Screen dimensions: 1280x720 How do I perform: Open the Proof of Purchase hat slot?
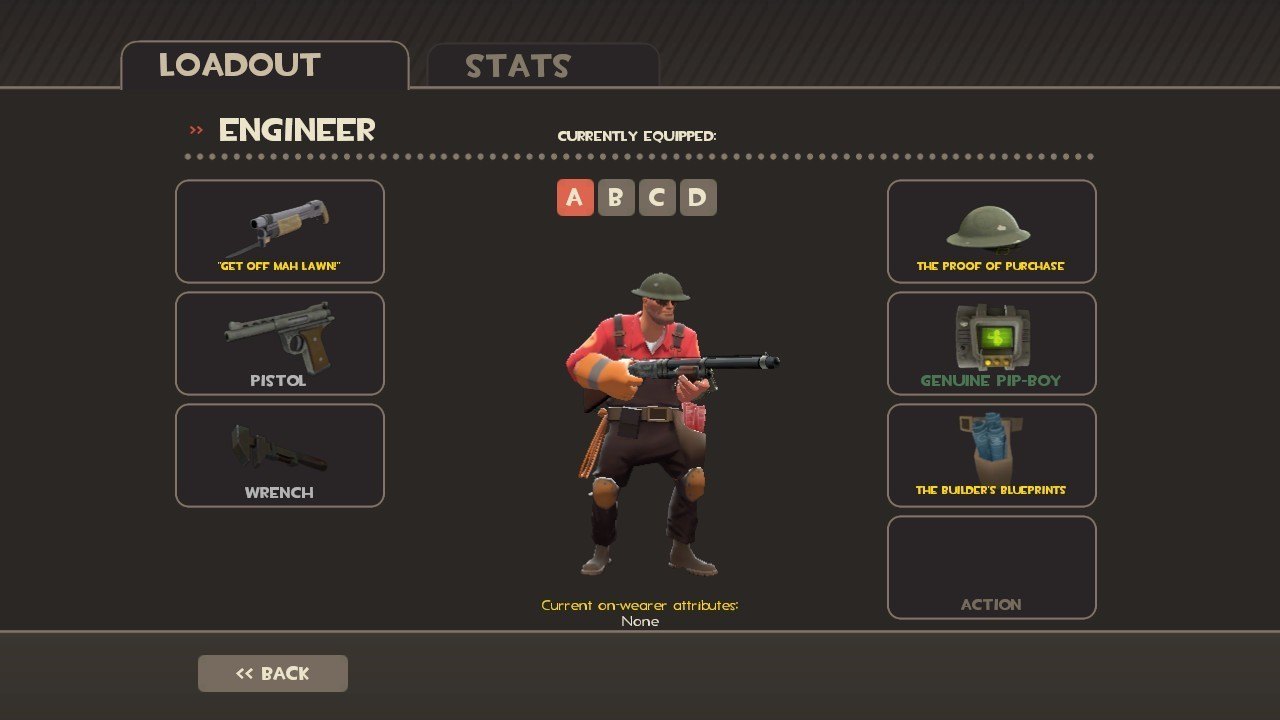(991, 232)
